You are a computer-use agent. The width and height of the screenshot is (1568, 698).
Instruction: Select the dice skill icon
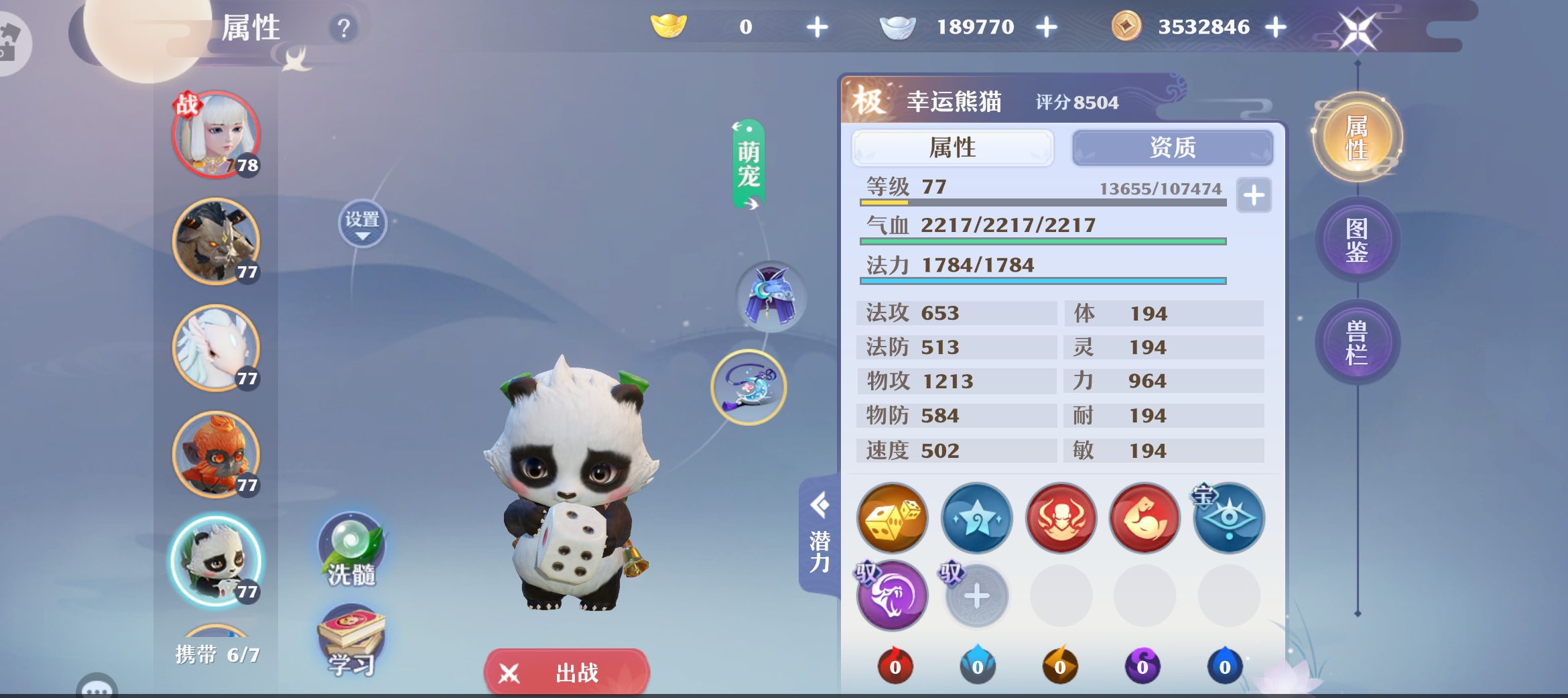[892, 520]
